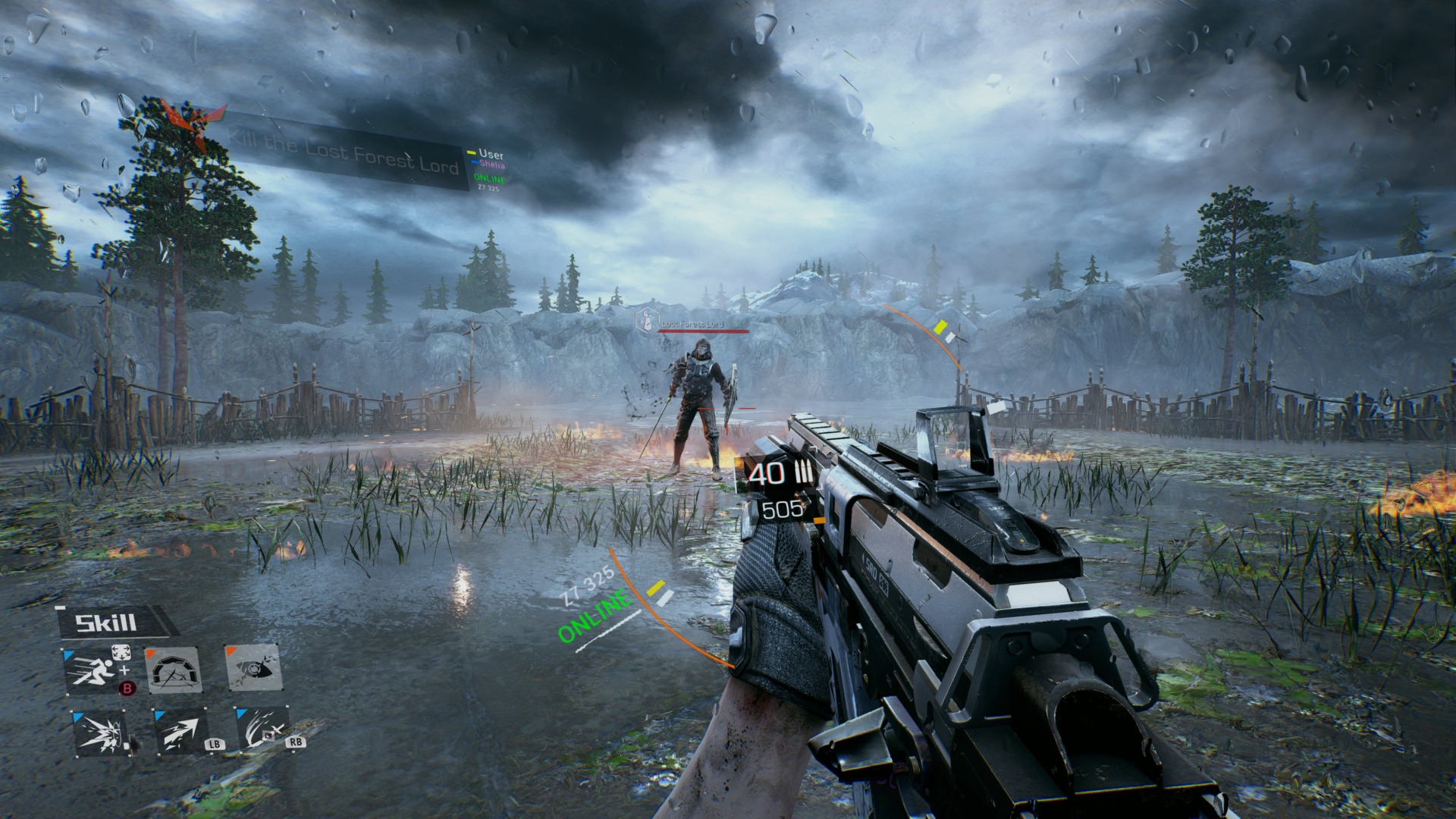Screen dimensions: 1456x819
Task: Click the User player name
Action: point(491,154)
